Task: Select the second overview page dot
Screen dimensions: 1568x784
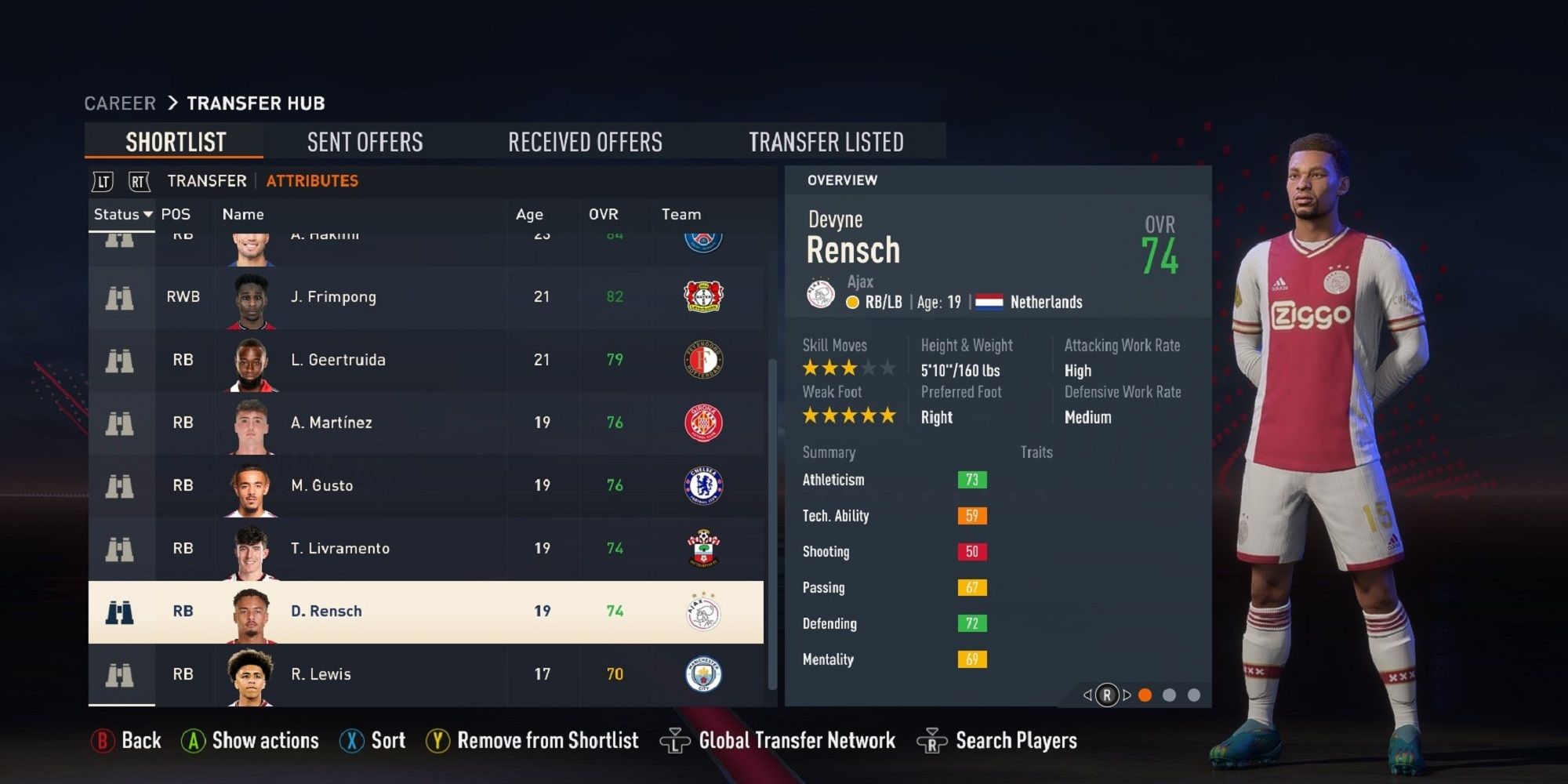Action: 1170,694
